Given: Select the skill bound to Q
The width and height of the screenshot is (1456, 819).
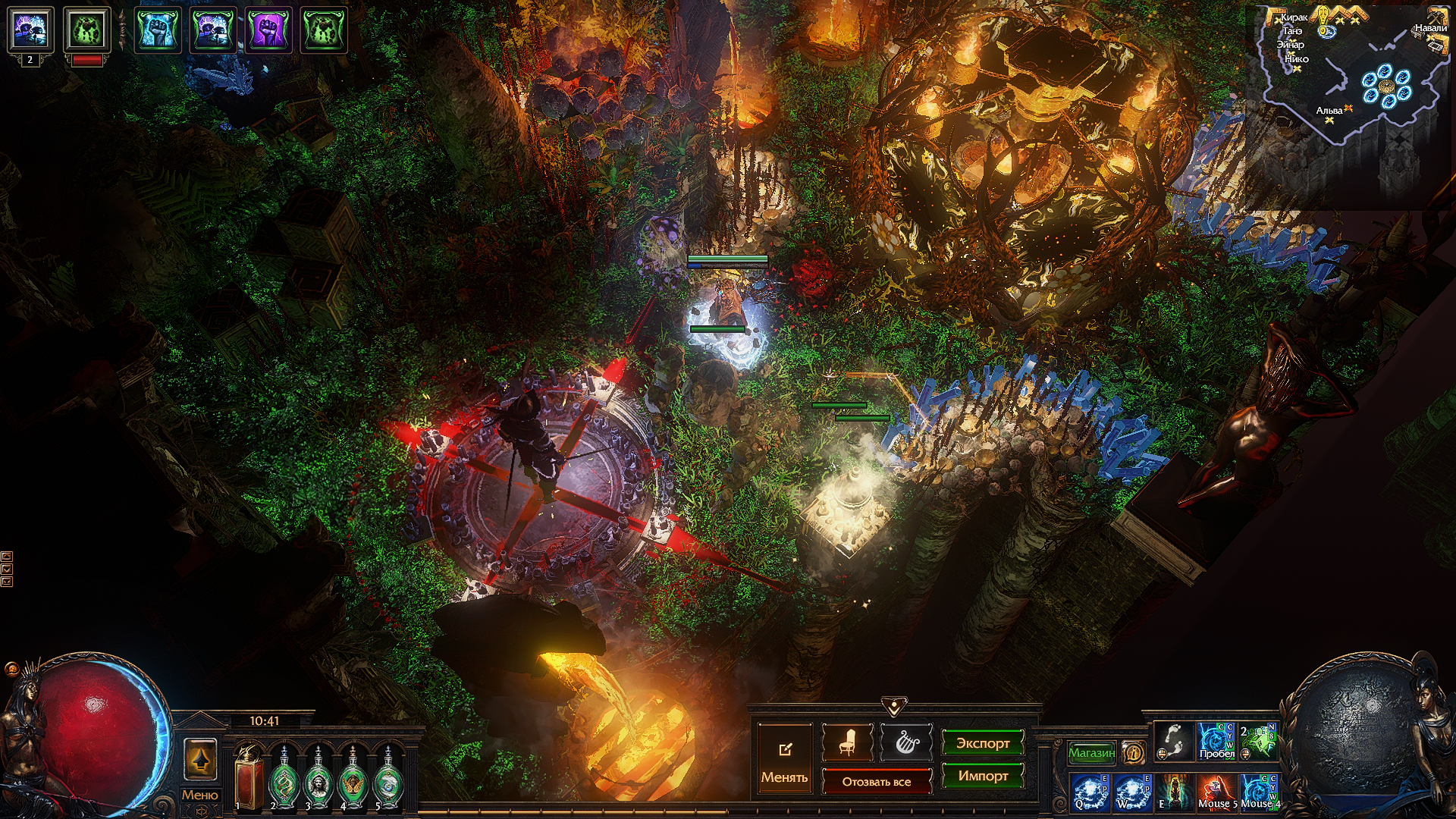Looking at the screenshot, I should 1090,792.
